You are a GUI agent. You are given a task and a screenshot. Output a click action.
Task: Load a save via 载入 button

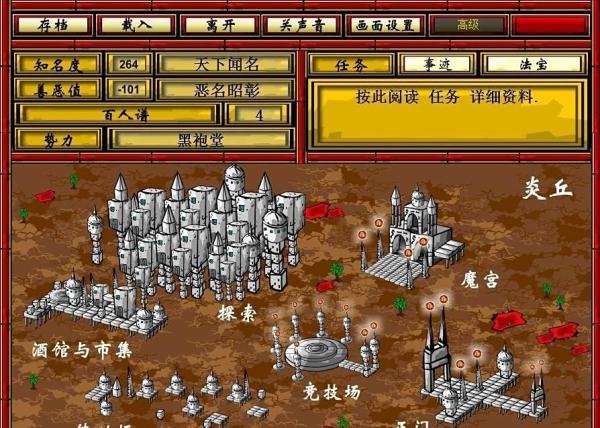click(131, 24)
